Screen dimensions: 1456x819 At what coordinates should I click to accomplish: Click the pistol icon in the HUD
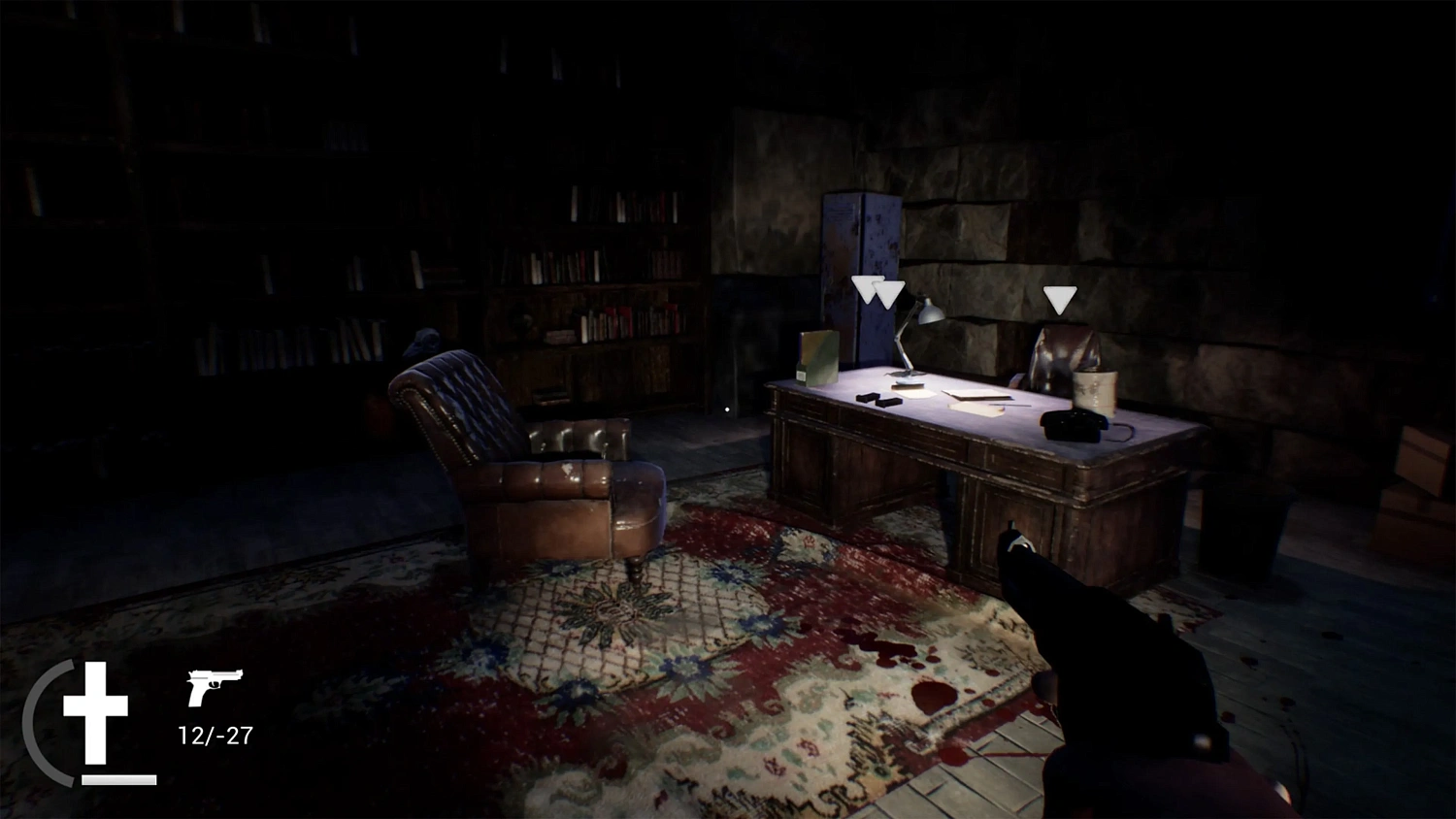[x=214, y=689]
